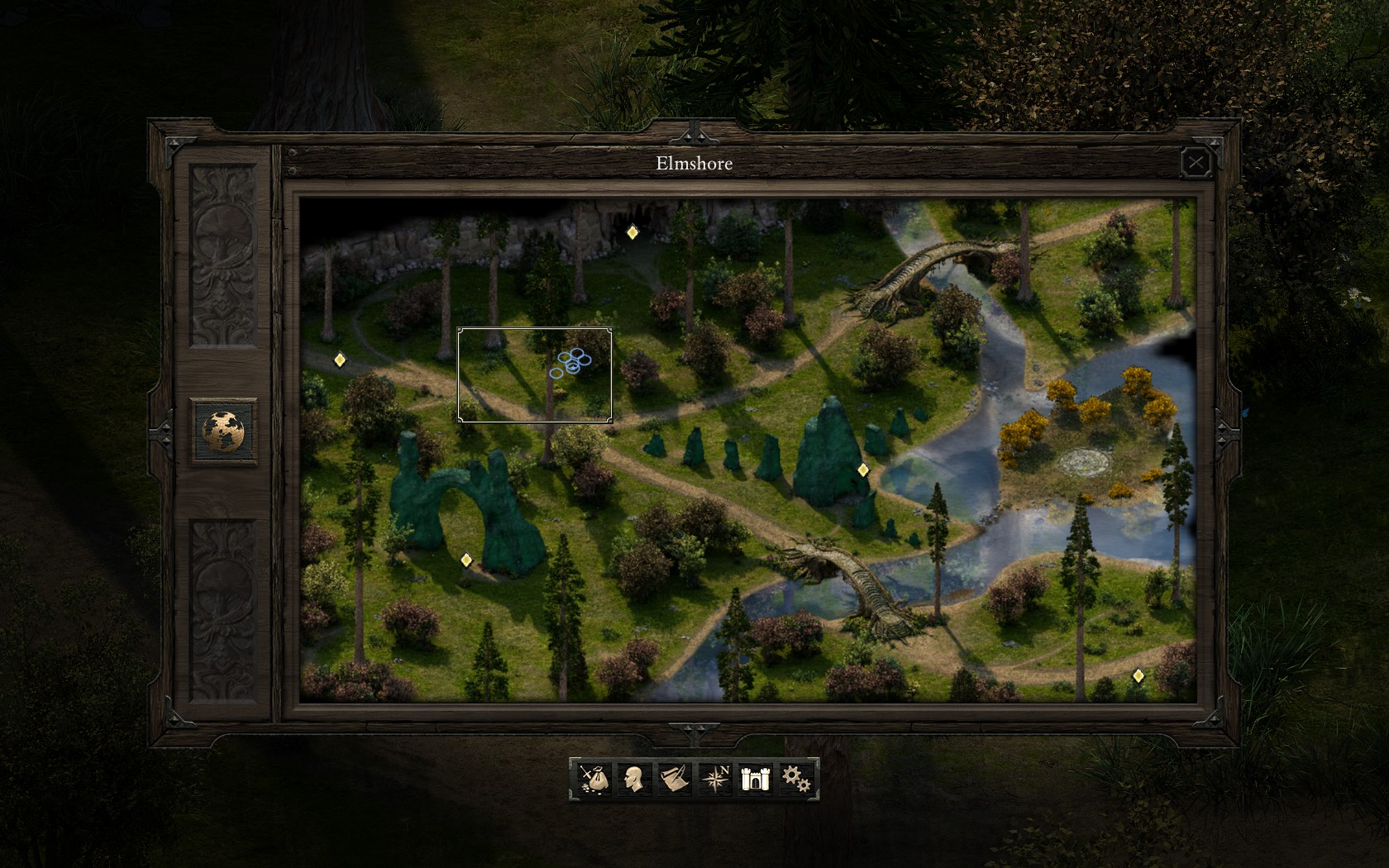
Task: Open the stronghold castle icon
Action: (x=755, y=779)
